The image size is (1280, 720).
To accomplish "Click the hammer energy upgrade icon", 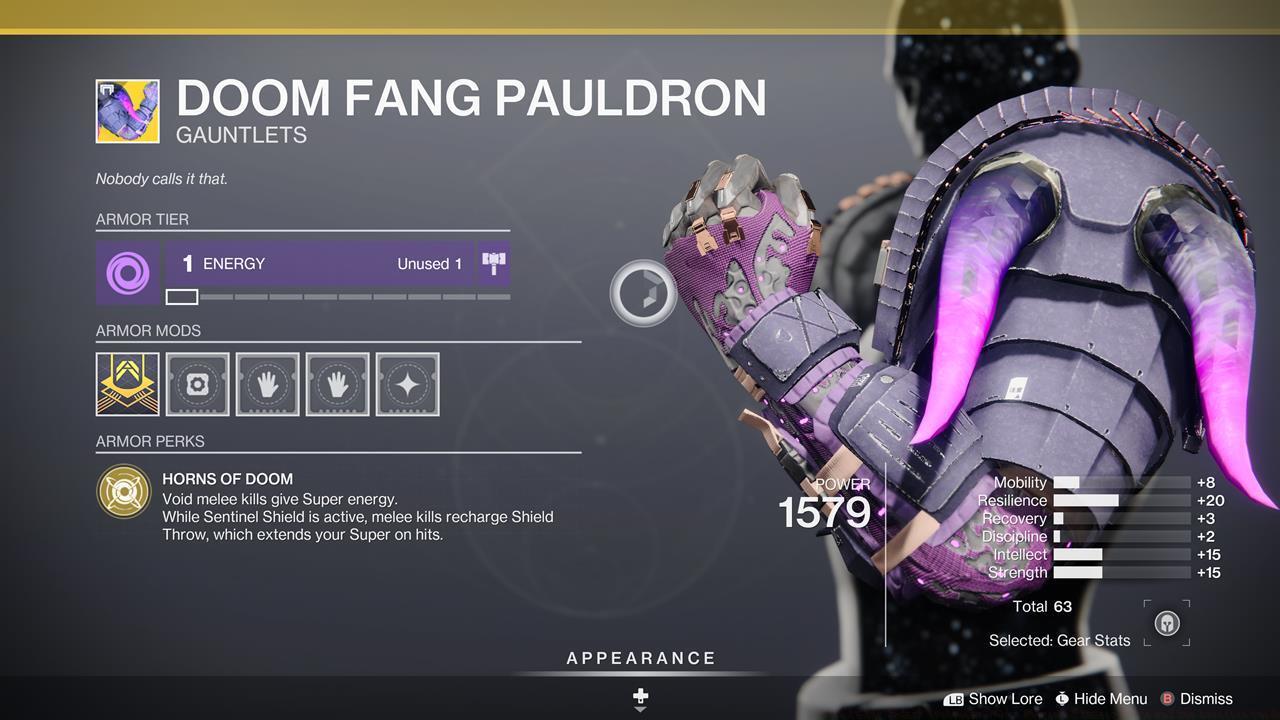I will 494,264.
